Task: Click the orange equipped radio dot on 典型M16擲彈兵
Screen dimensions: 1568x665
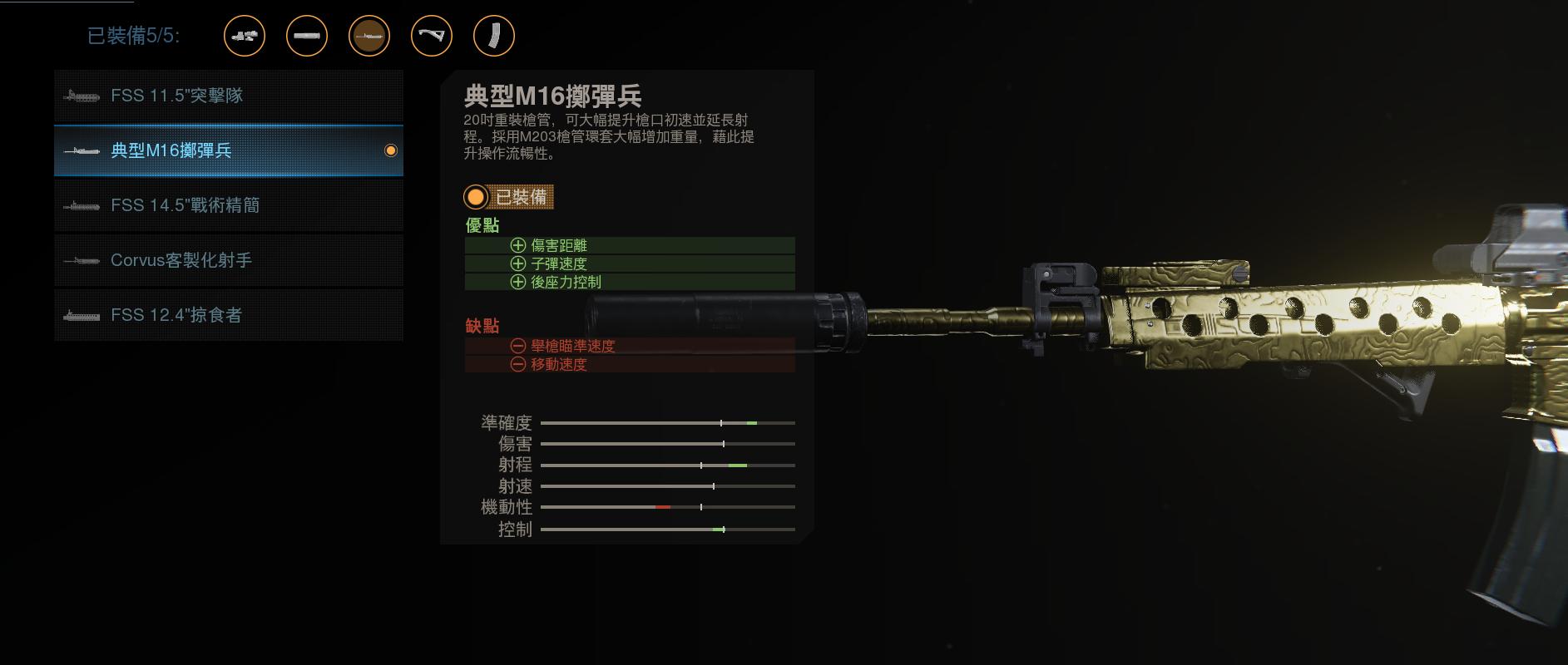Action: [x=389, y=150]
